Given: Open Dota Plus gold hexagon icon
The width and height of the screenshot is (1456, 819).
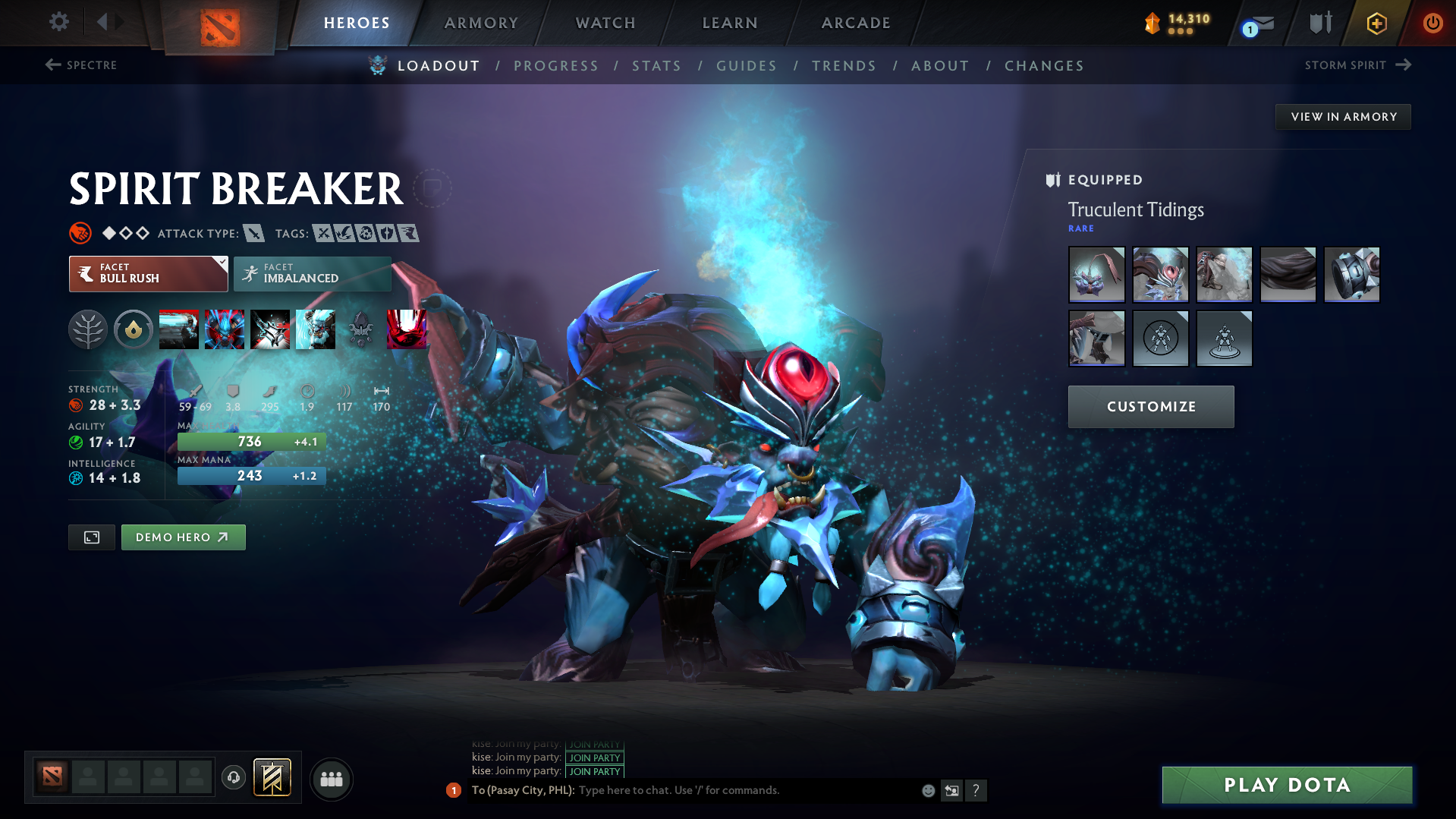Looking at the screenshot, I should [1376, 23].
